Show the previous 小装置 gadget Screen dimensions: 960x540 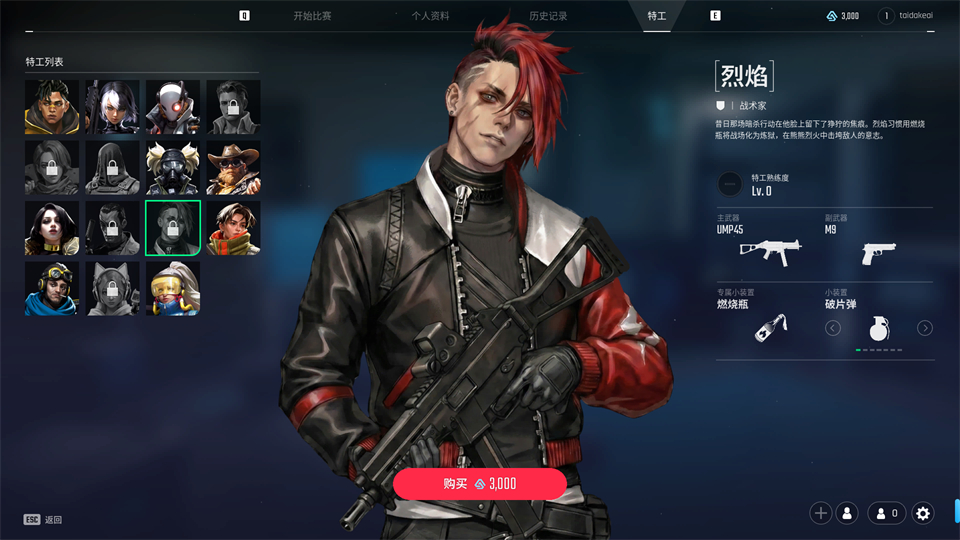[x=833, y=328]
